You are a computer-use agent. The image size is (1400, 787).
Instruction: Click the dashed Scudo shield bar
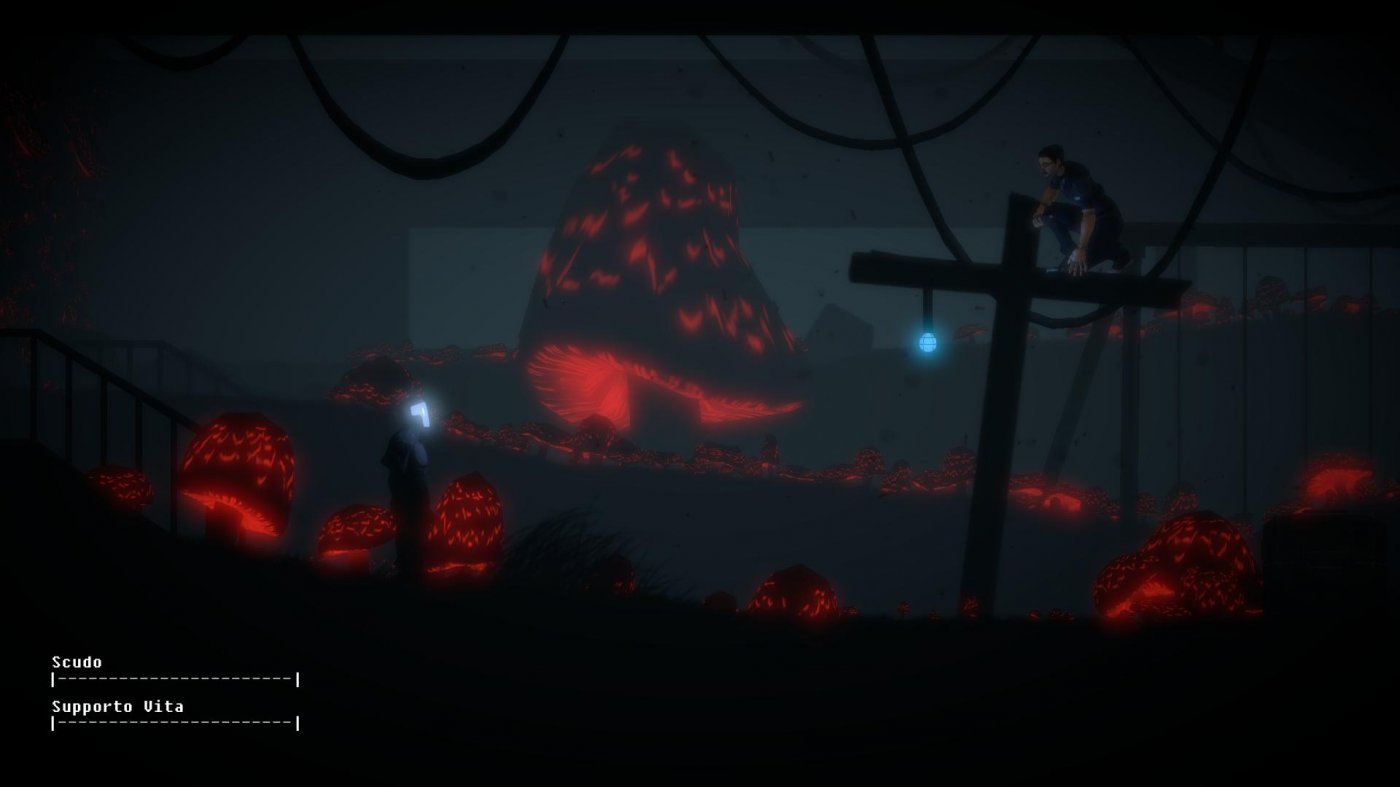click(x=175, y=679)
